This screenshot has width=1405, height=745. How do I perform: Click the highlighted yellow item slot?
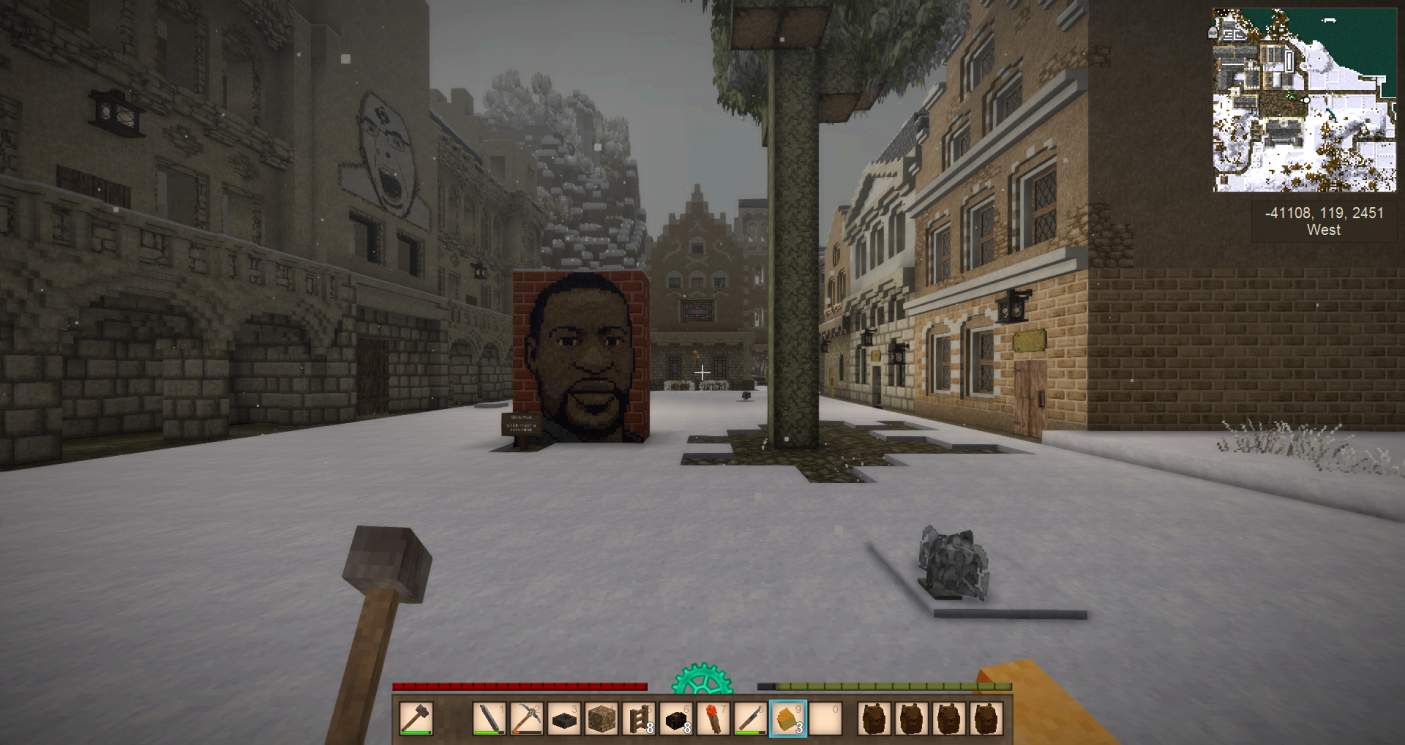pyautogui.click(x=787, y=719)
